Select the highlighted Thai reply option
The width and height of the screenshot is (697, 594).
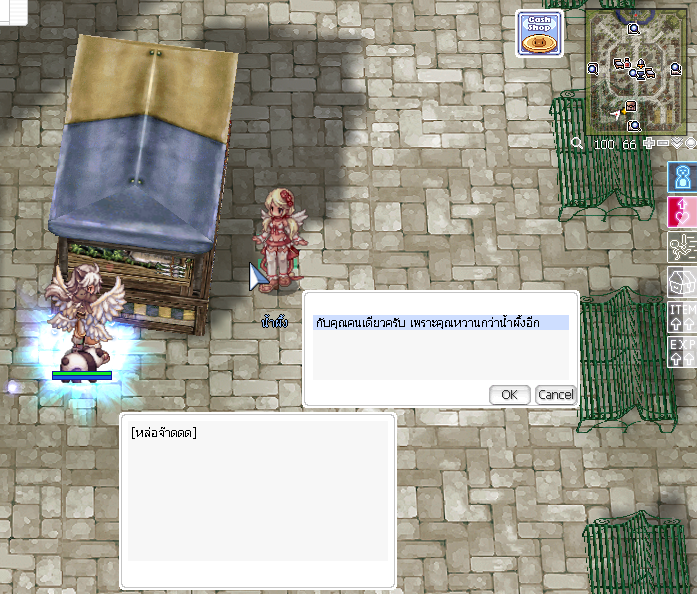point(440,323)
